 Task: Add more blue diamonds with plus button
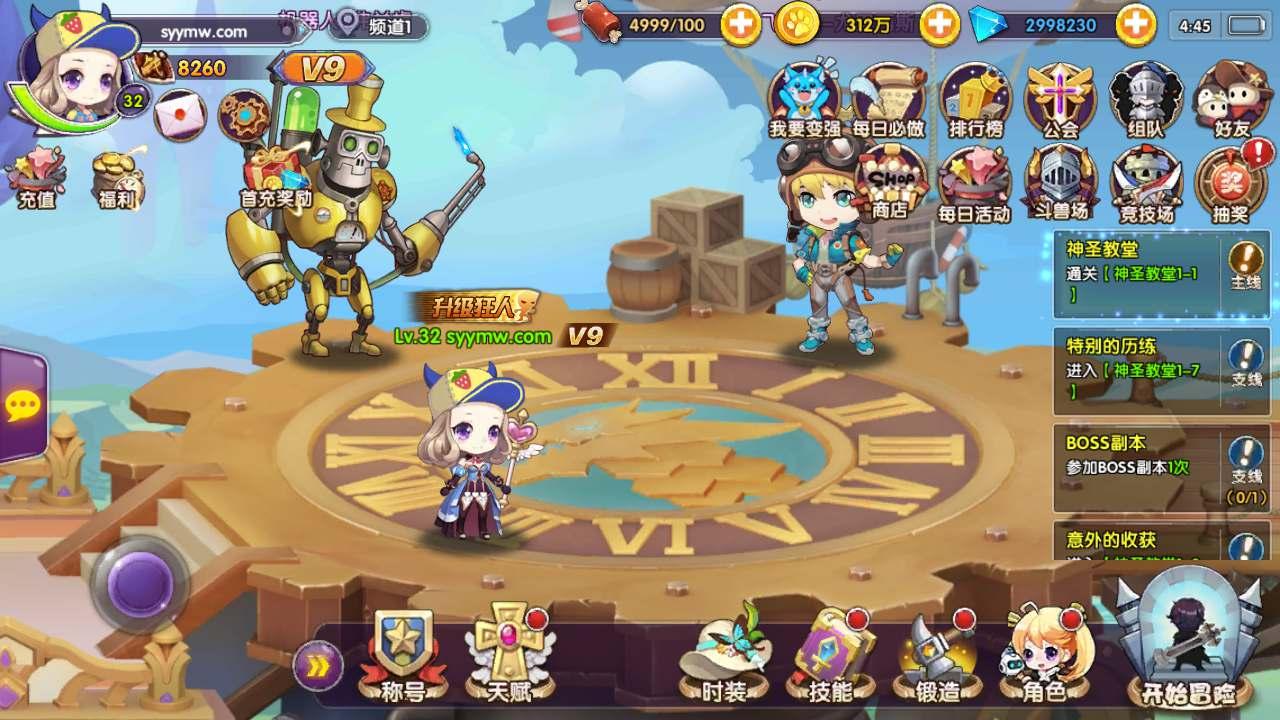pyautogui.click(x=1135, y=25)
